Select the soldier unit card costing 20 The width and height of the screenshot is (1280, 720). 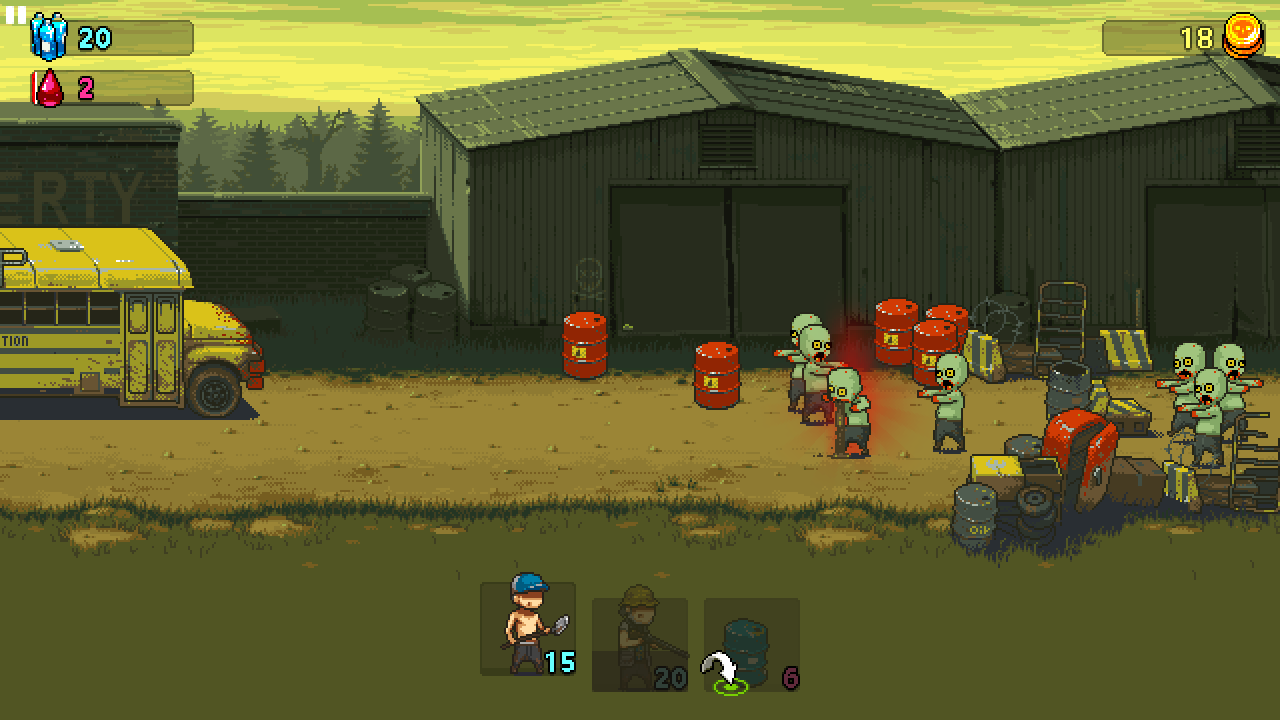tap(639, 644)
